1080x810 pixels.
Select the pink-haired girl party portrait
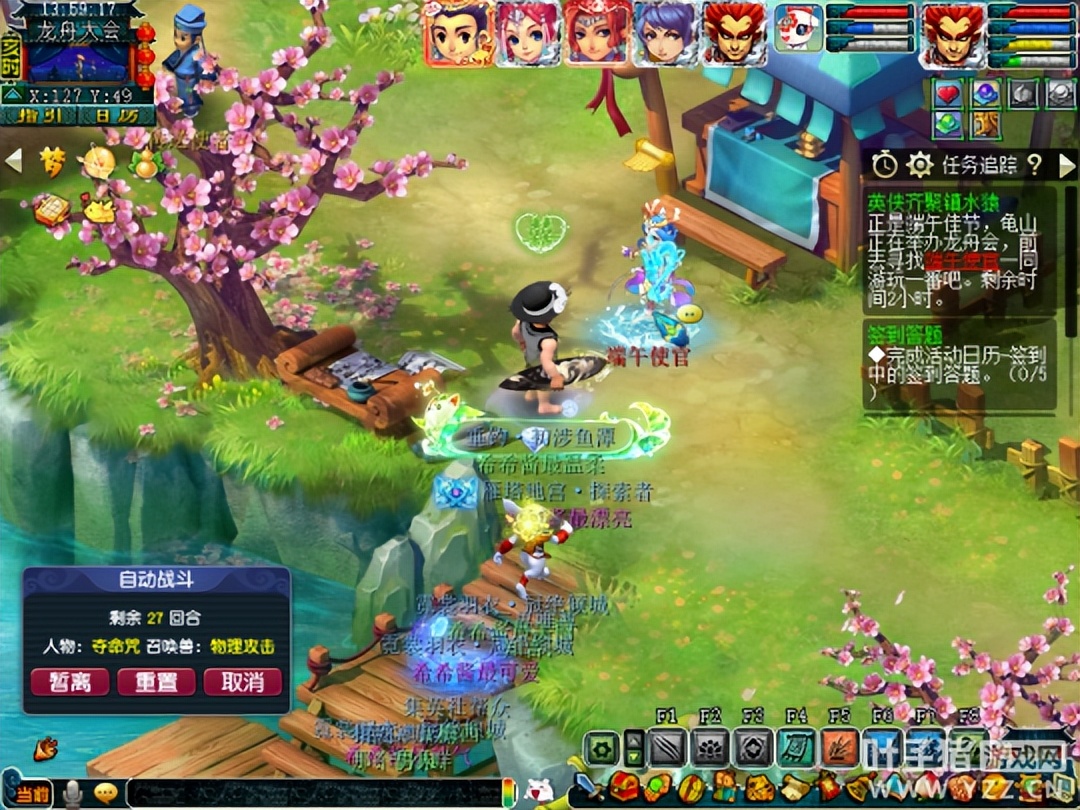click(x=528, y=33)
